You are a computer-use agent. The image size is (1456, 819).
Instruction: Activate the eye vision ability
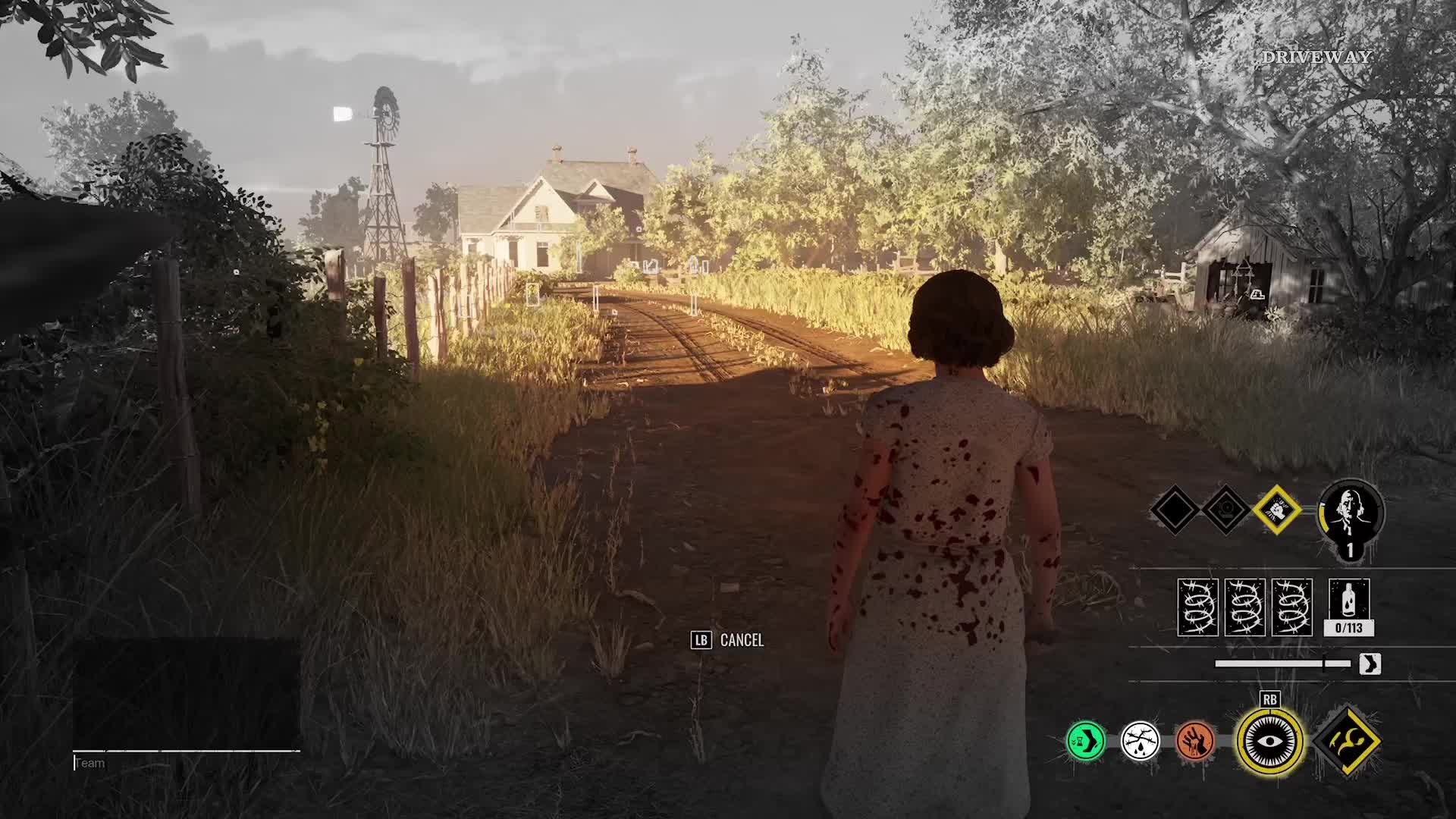[1269, 740]
